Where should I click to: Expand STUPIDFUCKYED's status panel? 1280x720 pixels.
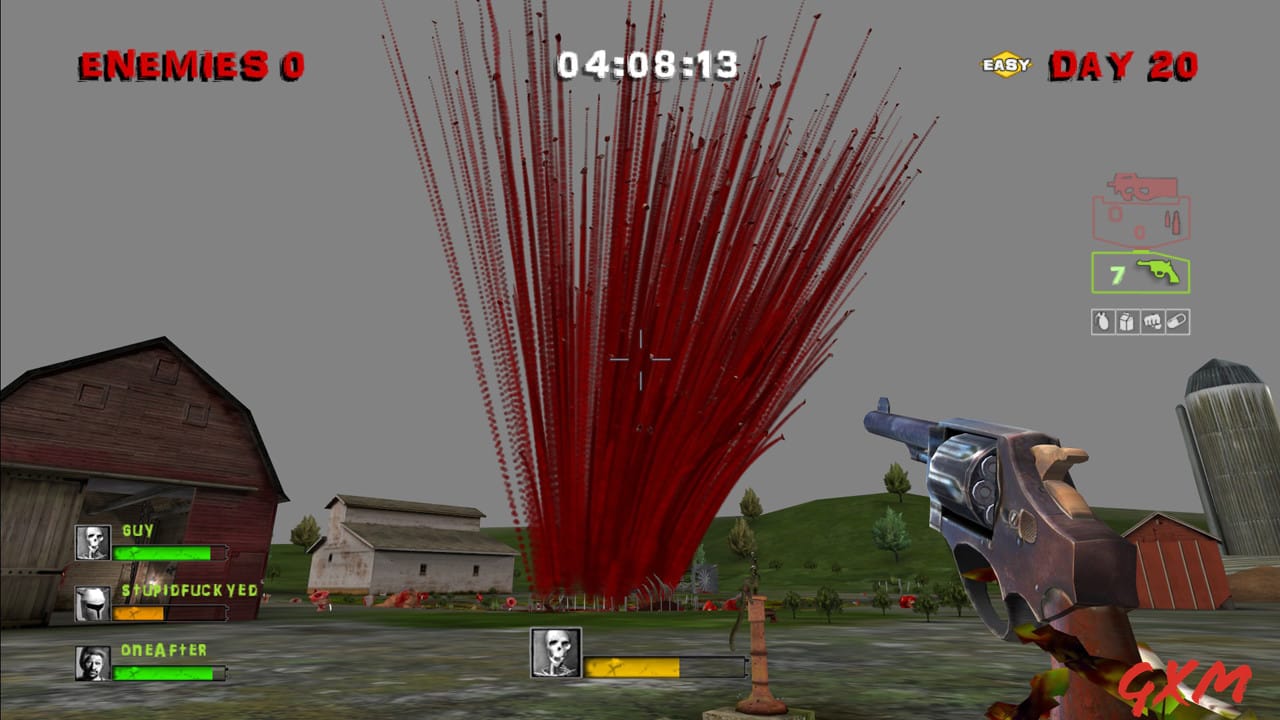150,603
